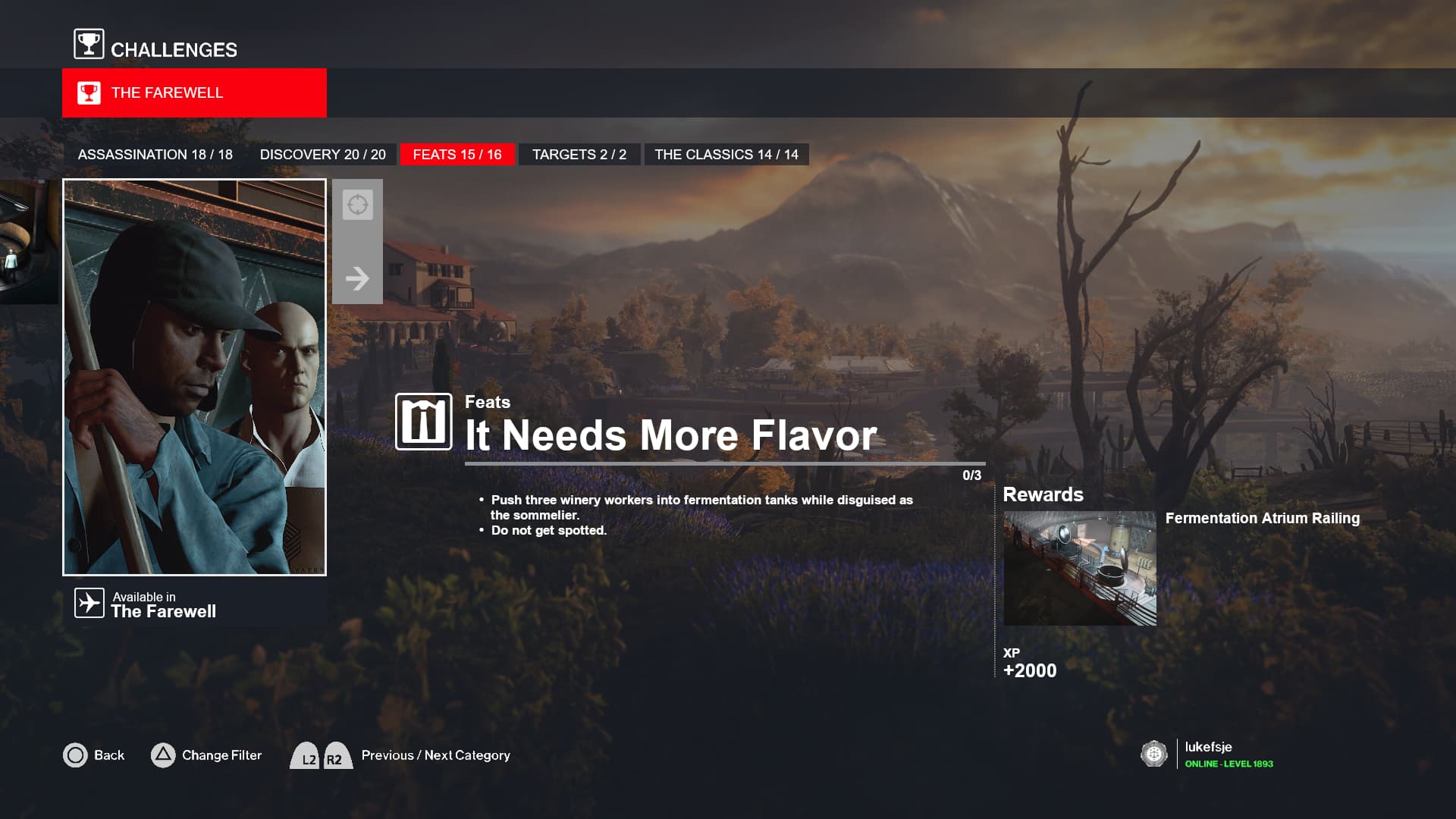Screen dimensions: 1456x819
Task: Select the partially visible previous challenge card
Action: 28,243
